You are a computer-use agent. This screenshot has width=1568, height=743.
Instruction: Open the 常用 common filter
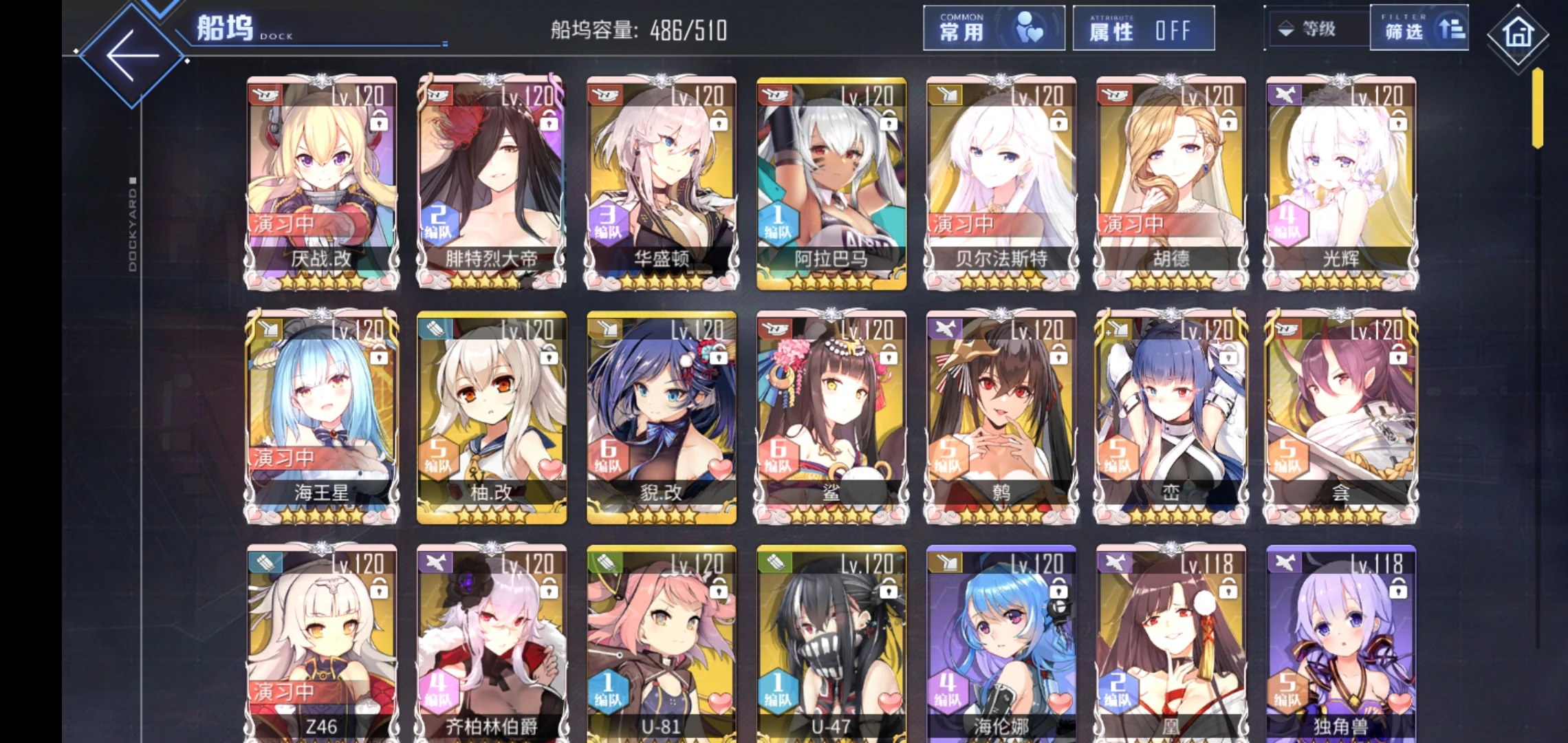coord(993,29)
